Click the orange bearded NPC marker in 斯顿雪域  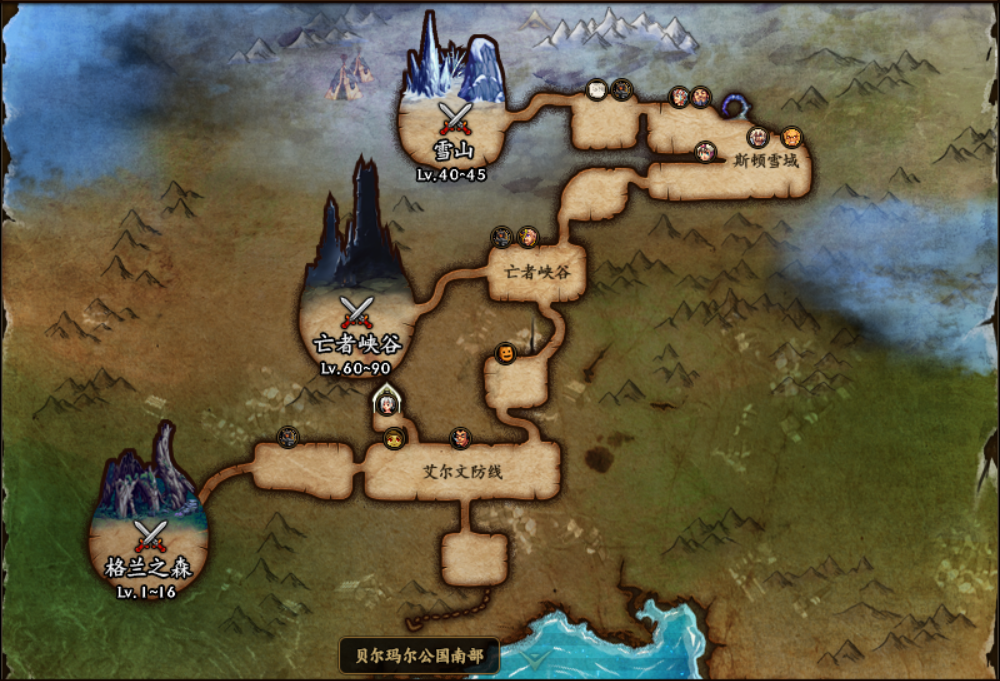(791, 136)
